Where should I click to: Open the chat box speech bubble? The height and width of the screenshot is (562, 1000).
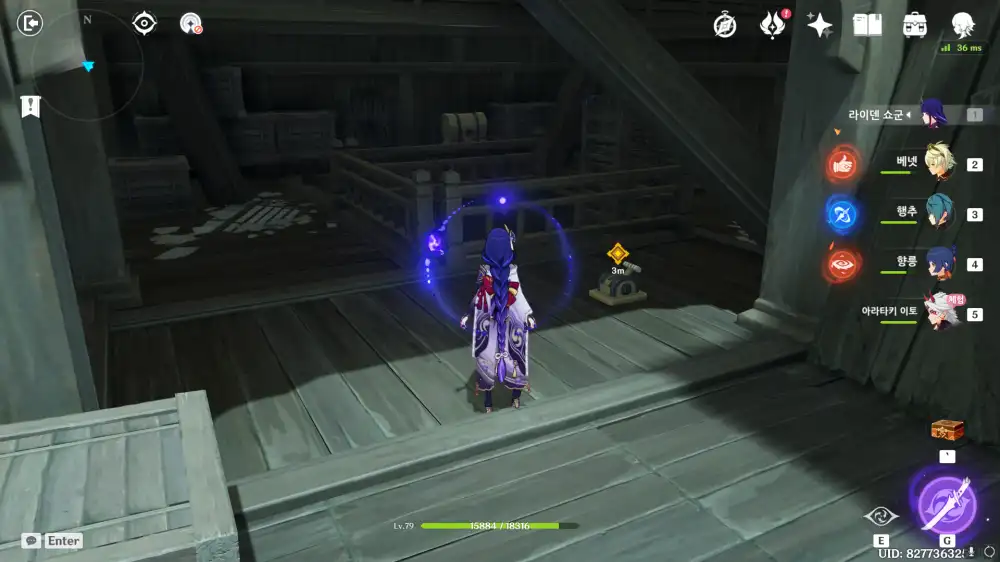[x=32, y=540]
